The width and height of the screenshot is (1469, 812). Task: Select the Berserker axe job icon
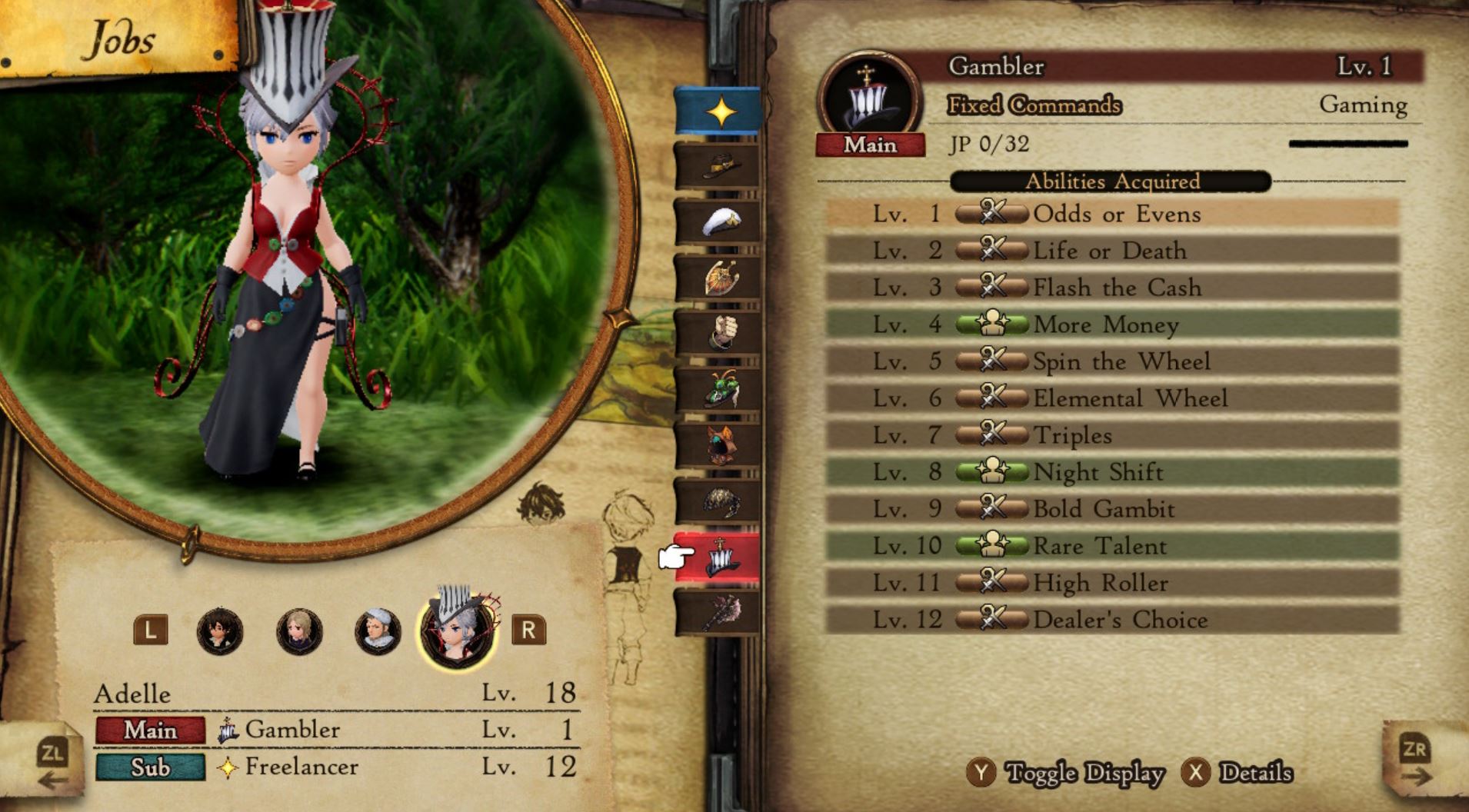(x=723, y=611)
